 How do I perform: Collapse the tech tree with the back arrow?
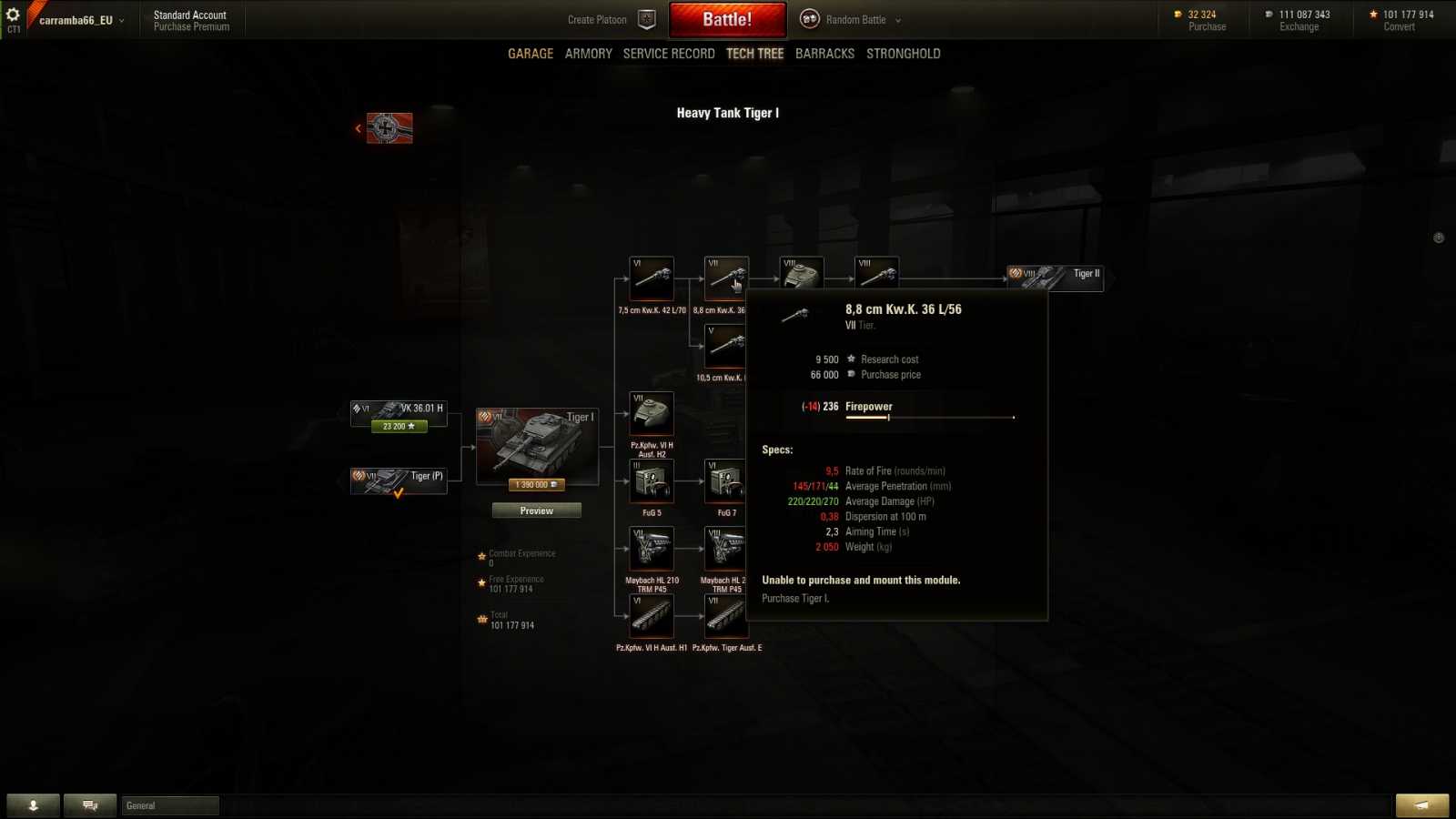[357, 128]
